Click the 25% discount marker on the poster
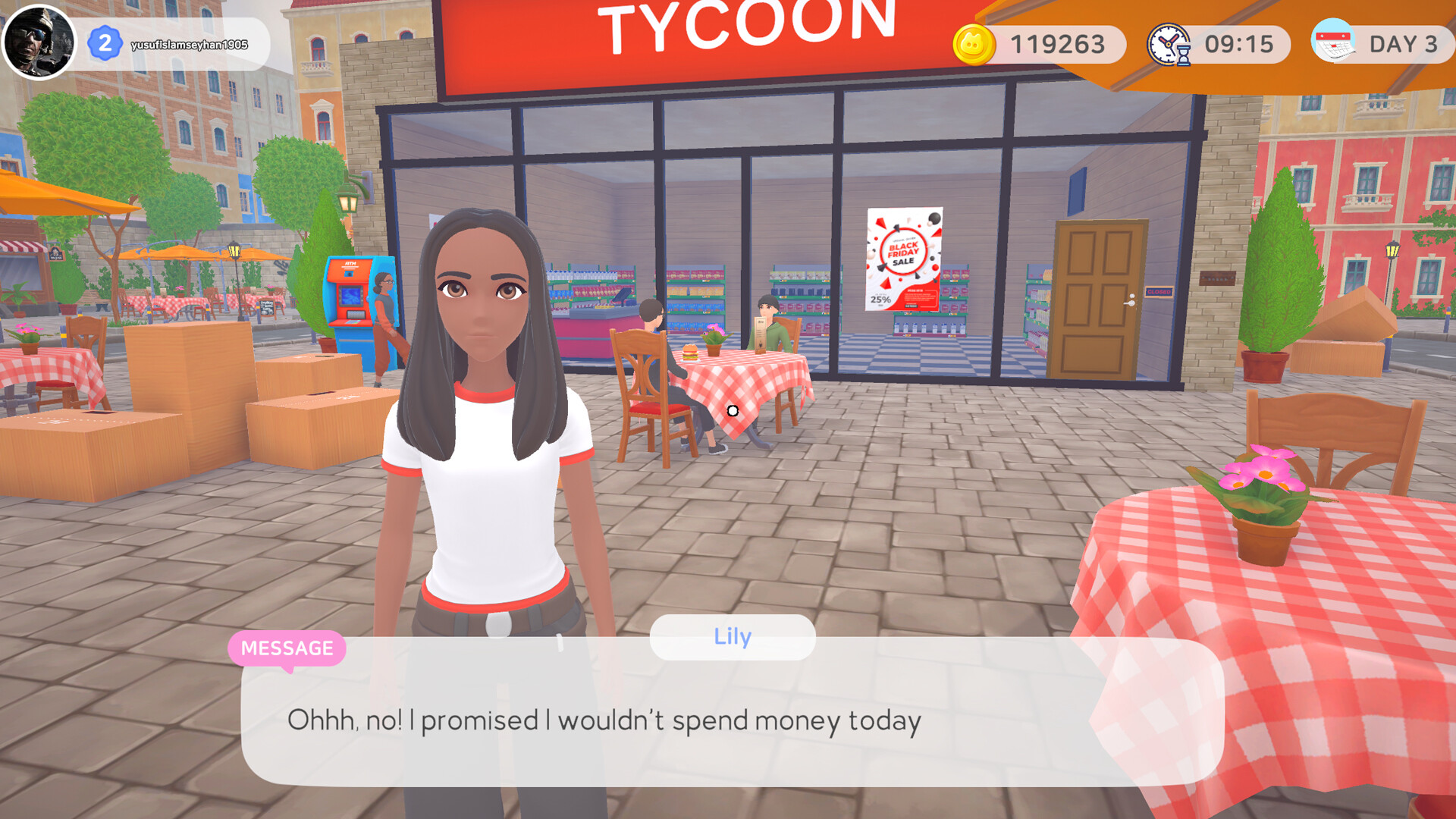Image resolution: width=1456 pixels, height=819 pixels. pyautogui.click(x=881, y=300)
